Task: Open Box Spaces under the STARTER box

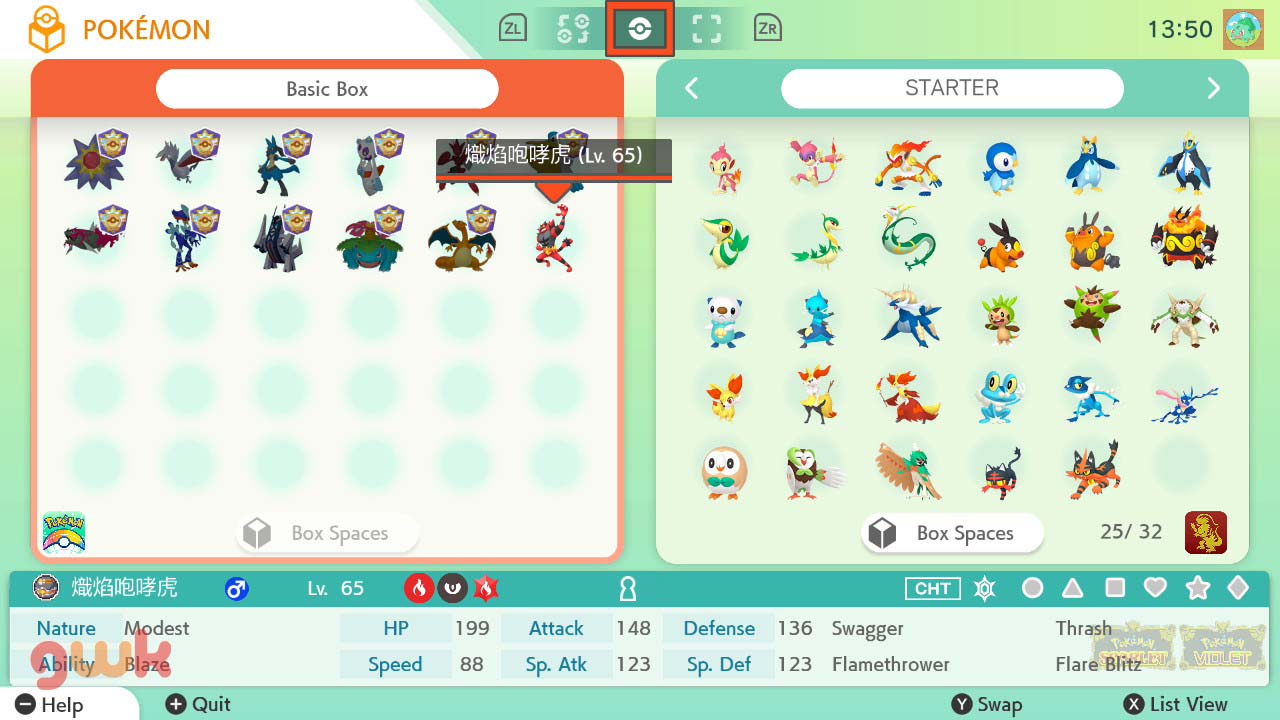Action: point(952,534)
